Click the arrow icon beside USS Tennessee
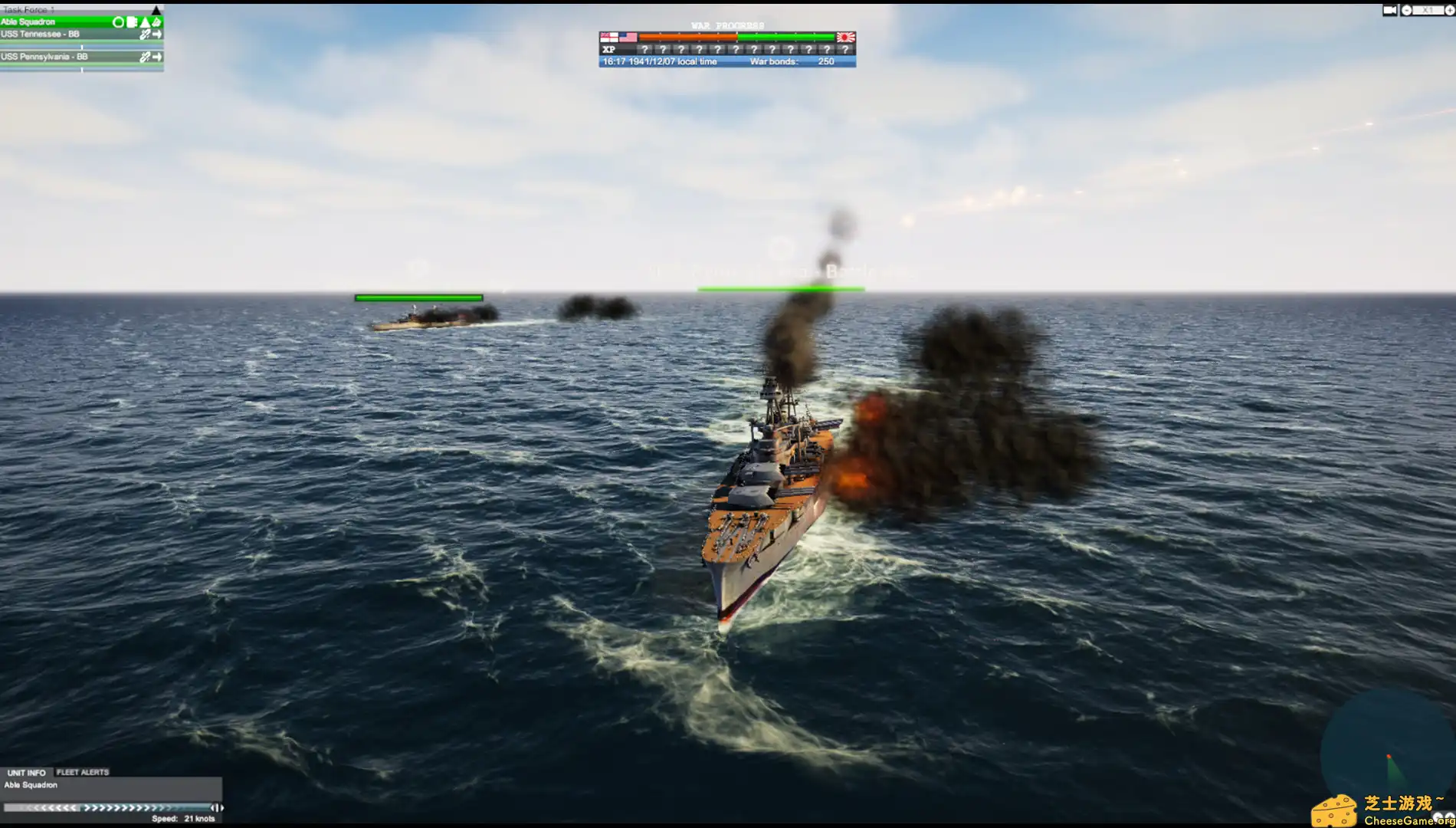Screen dimensions: 1456x828 [157, 34]
